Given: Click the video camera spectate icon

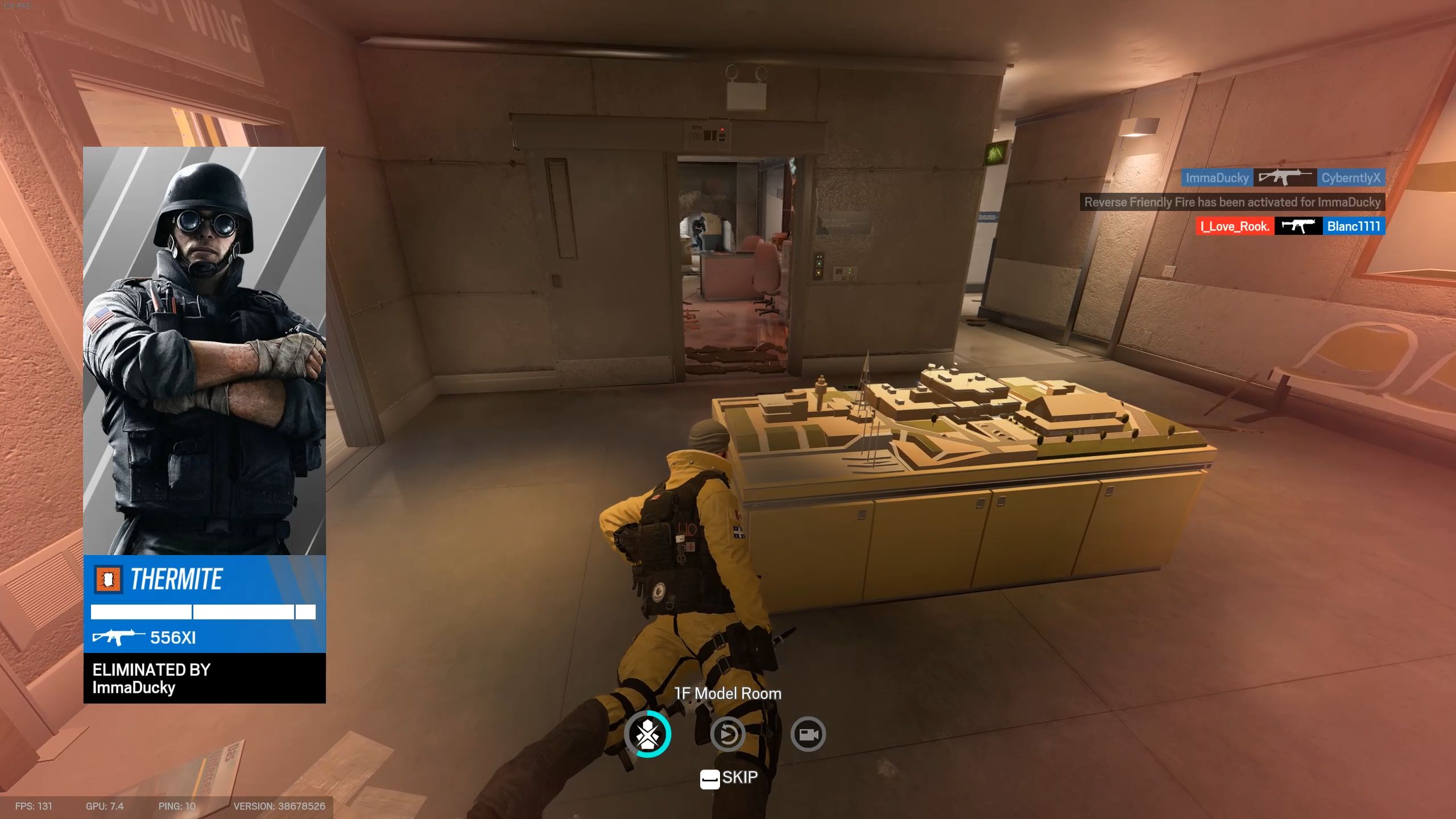Looking at the screenshot, I should [808, 734].
